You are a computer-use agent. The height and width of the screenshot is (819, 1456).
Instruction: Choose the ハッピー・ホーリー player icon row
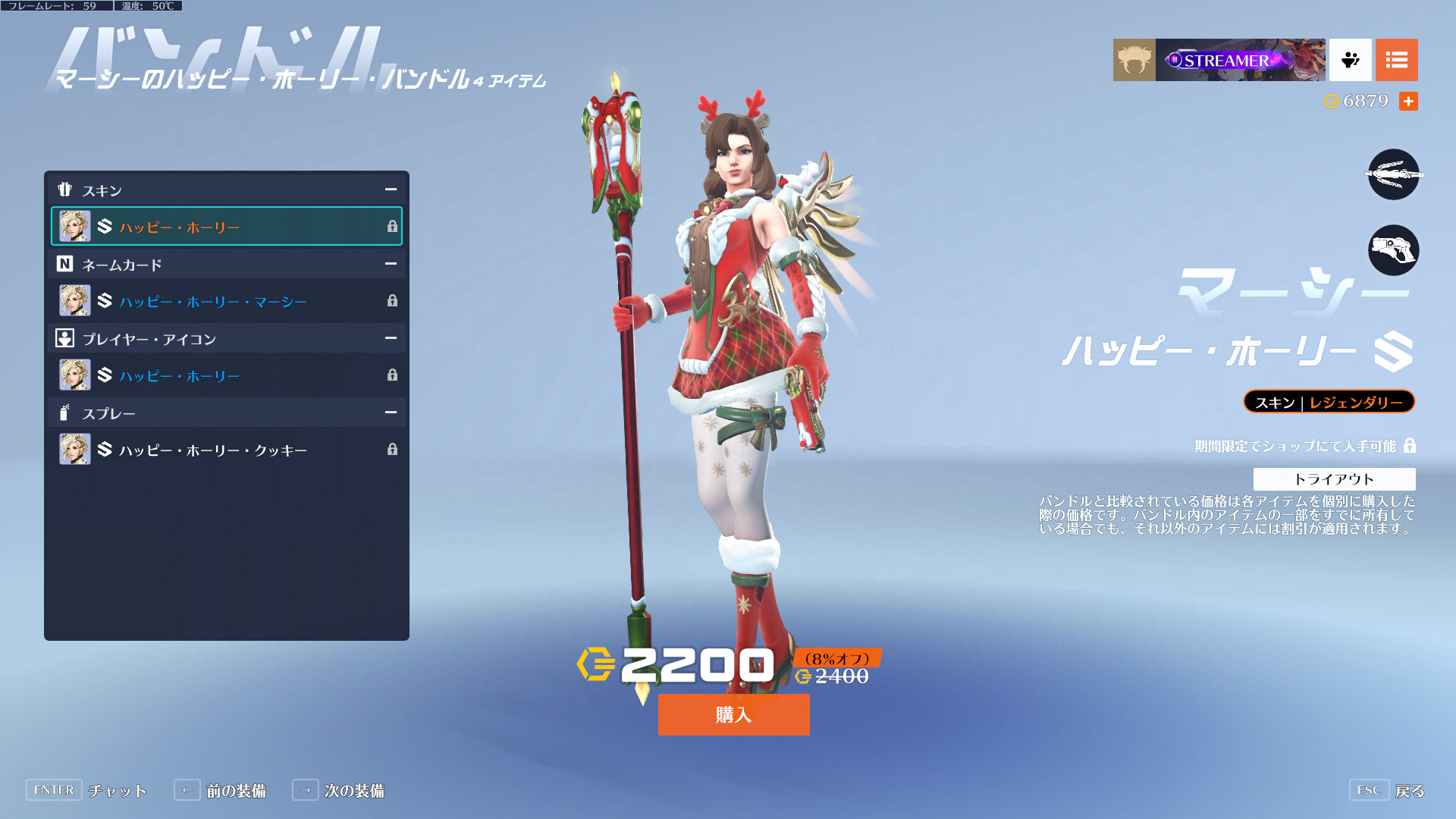click(x=226, y=375)
